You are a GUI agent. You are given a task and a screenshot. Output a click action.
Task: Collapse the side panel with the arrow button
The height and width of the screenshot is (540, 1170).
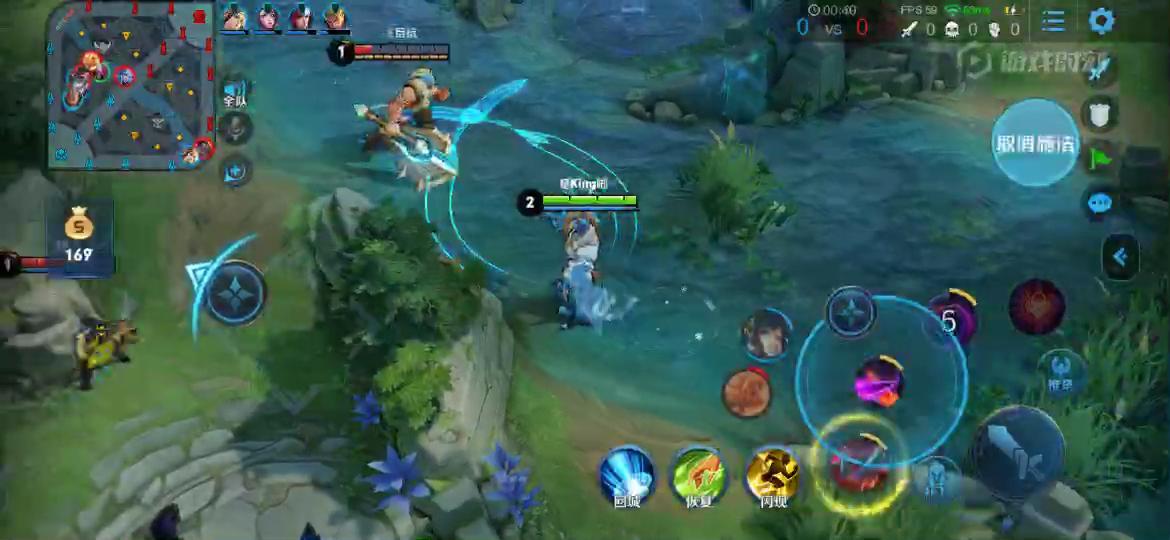[1120, 258]
